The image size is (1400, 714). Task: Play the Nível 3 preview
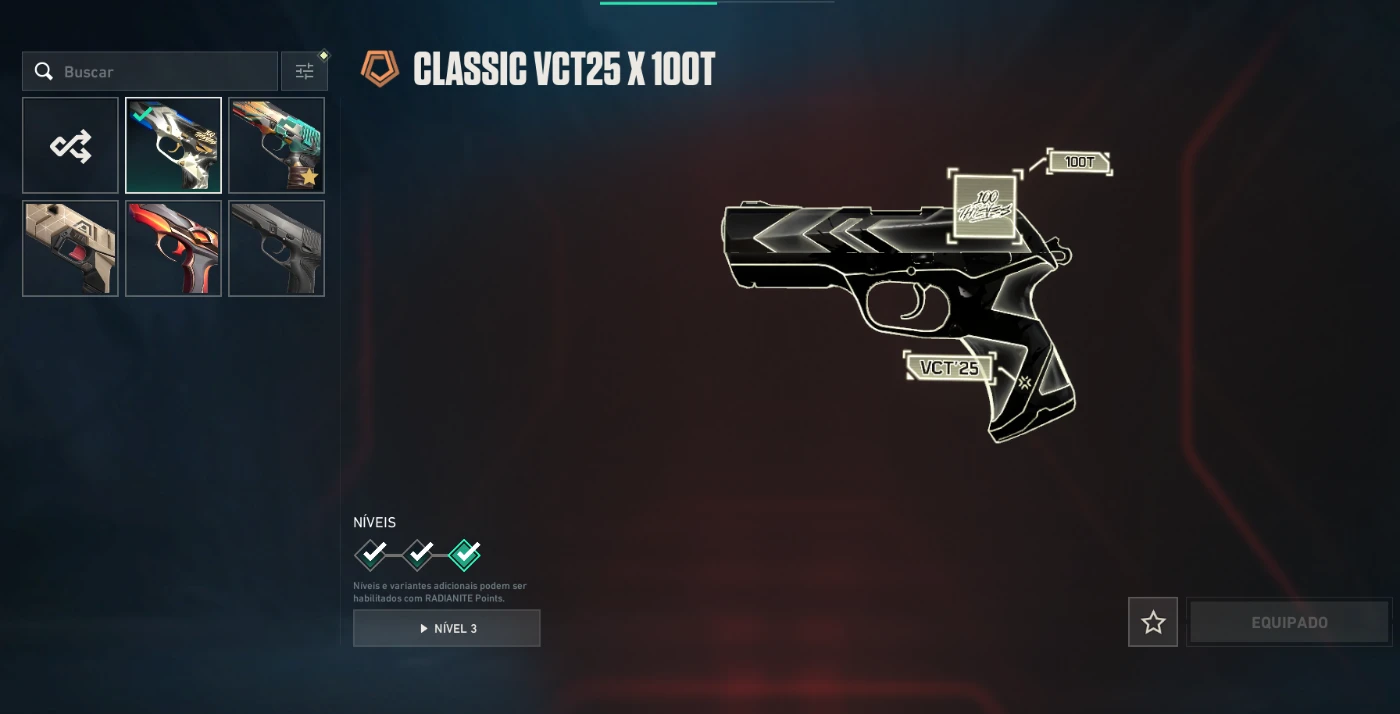coord(447,628)
